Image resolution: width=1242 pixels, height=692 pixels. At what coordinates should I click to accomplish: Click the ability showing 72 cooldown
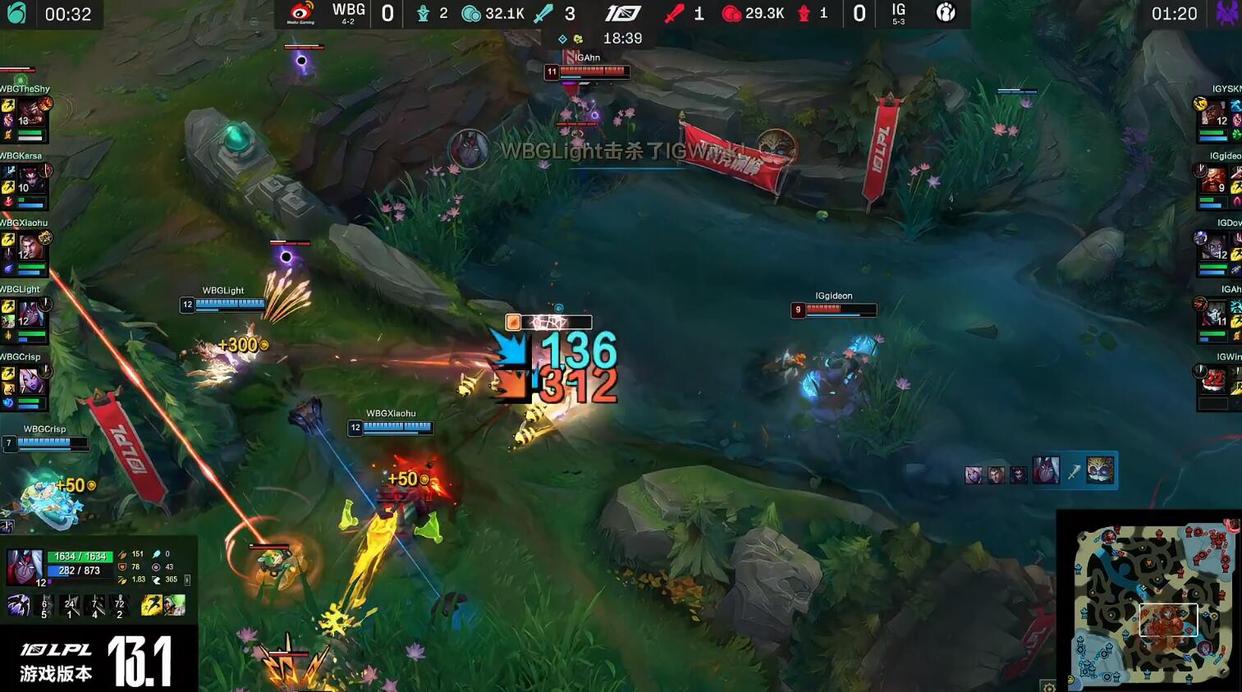pos(119,605)
